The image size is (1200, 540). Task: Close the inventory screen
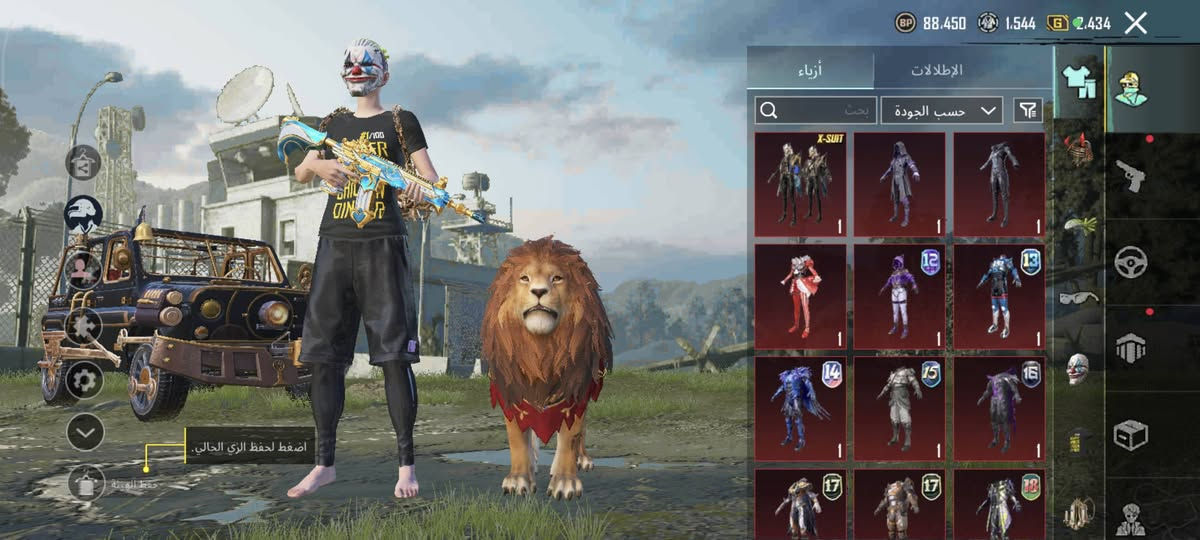[x=1135, y=23]
